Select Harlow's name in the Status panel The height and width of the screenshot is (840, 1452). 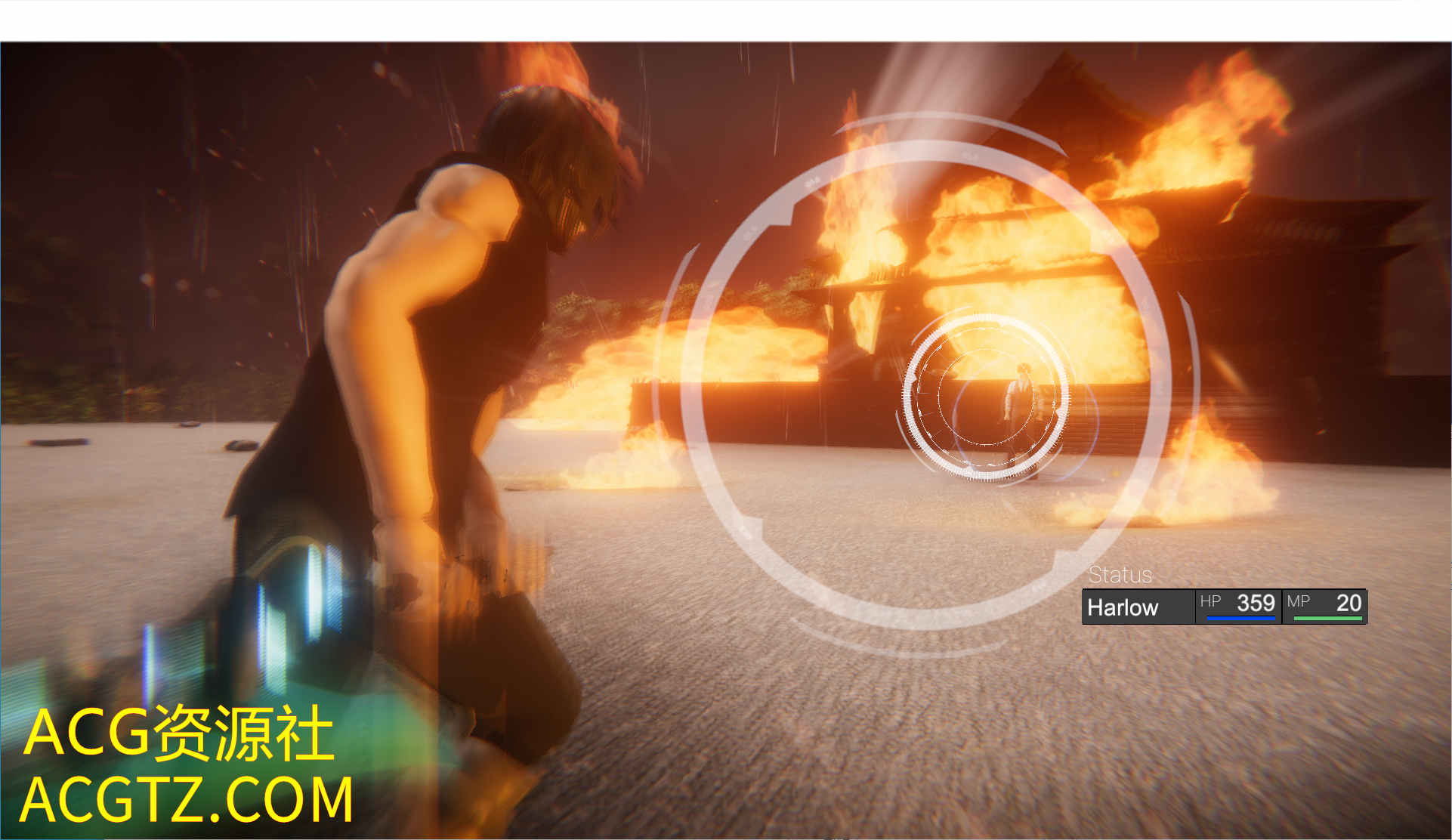[x=1123, y=607]
